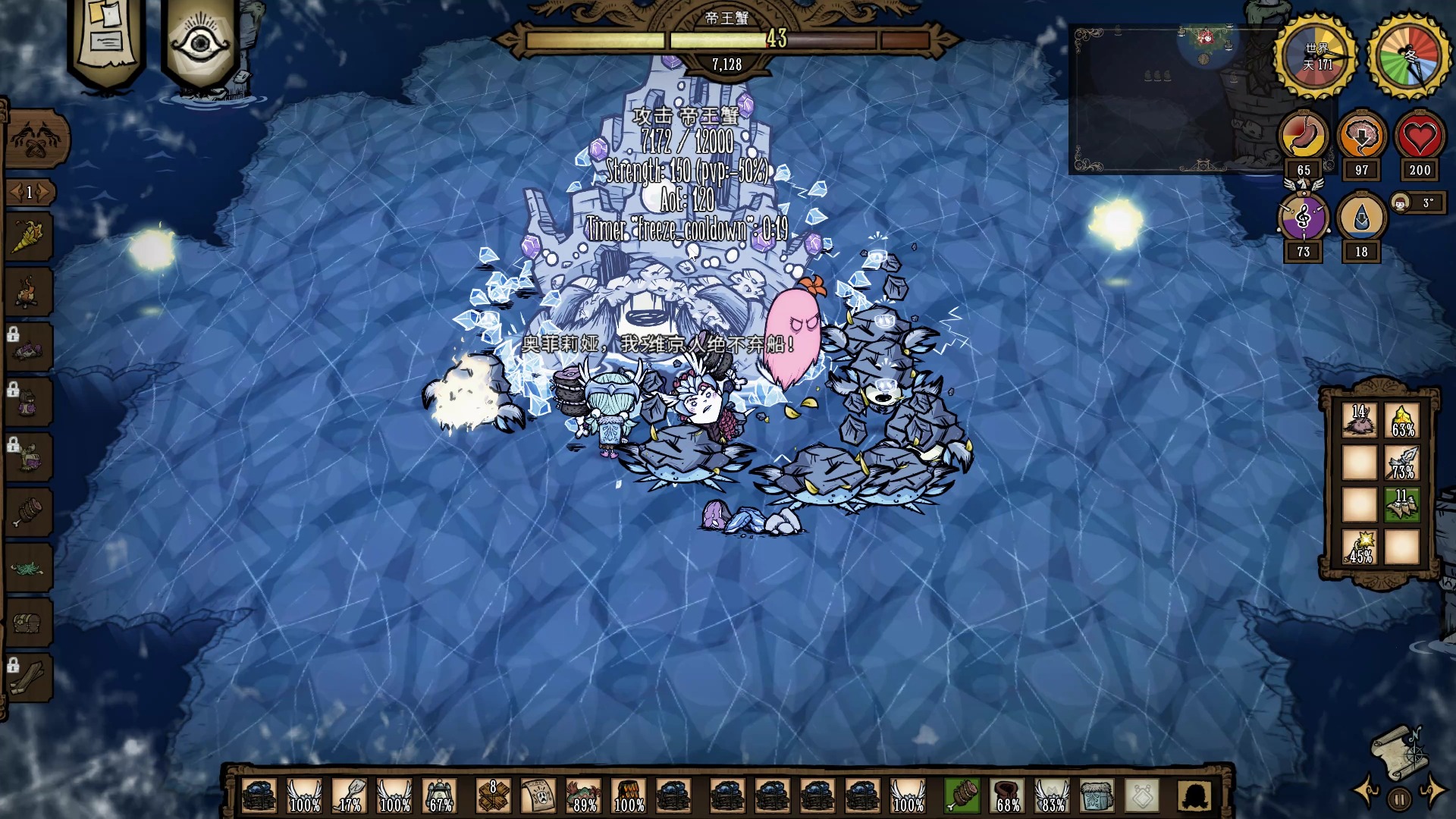The height and width of the screenshot is (819, 1456).
Task: Select the treasure chest crafting recipe
Action: 28,623
